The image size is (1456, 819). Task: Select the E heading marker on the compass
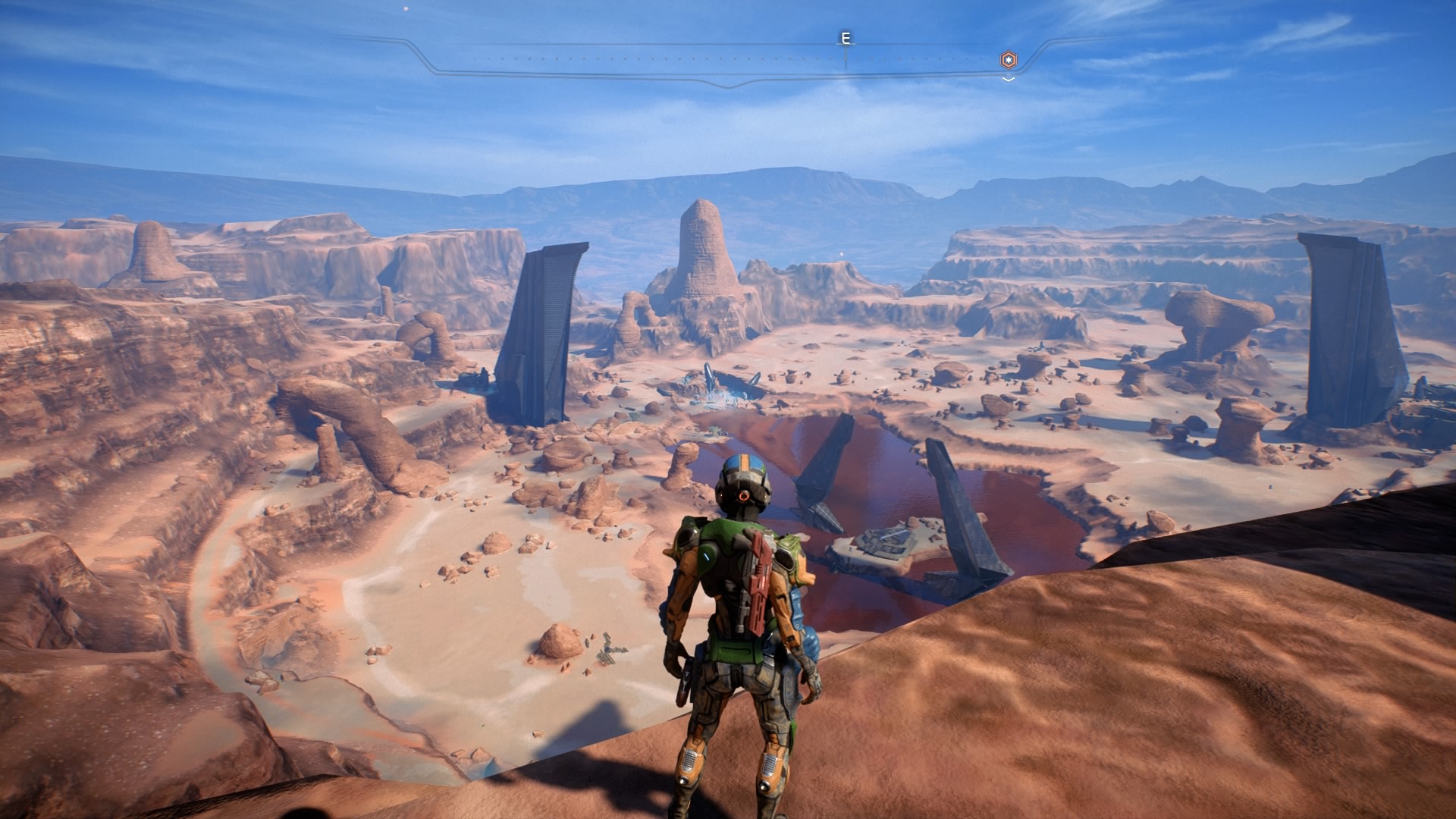844,38
